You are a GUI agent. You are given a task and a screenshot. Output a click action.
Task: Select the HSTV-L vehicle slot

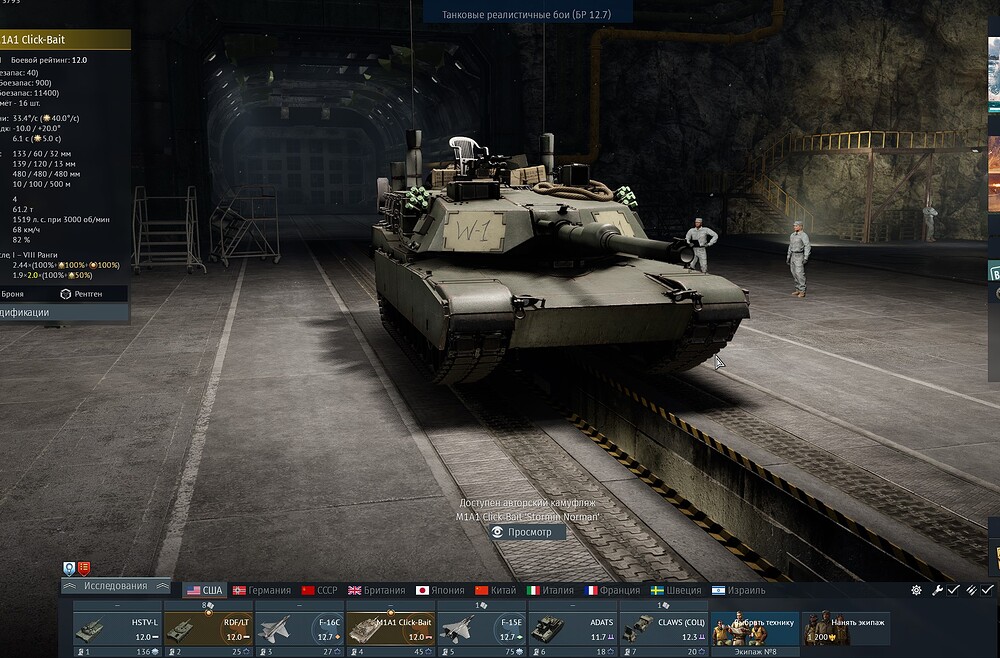tap(116, 628)
